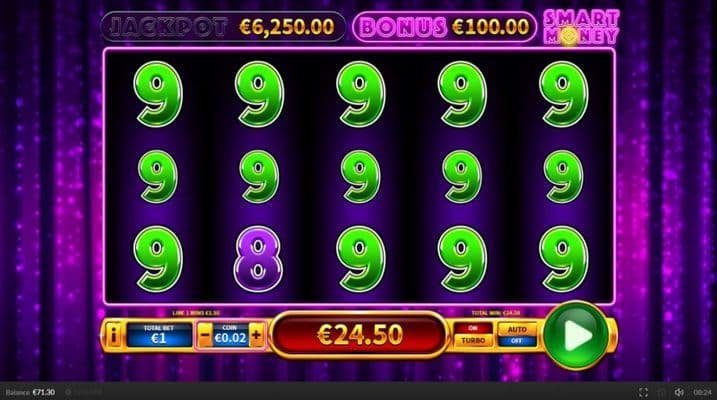The image size is (717, 400).
Task: Toggle the Turbo mode switch
Action: 474,334
